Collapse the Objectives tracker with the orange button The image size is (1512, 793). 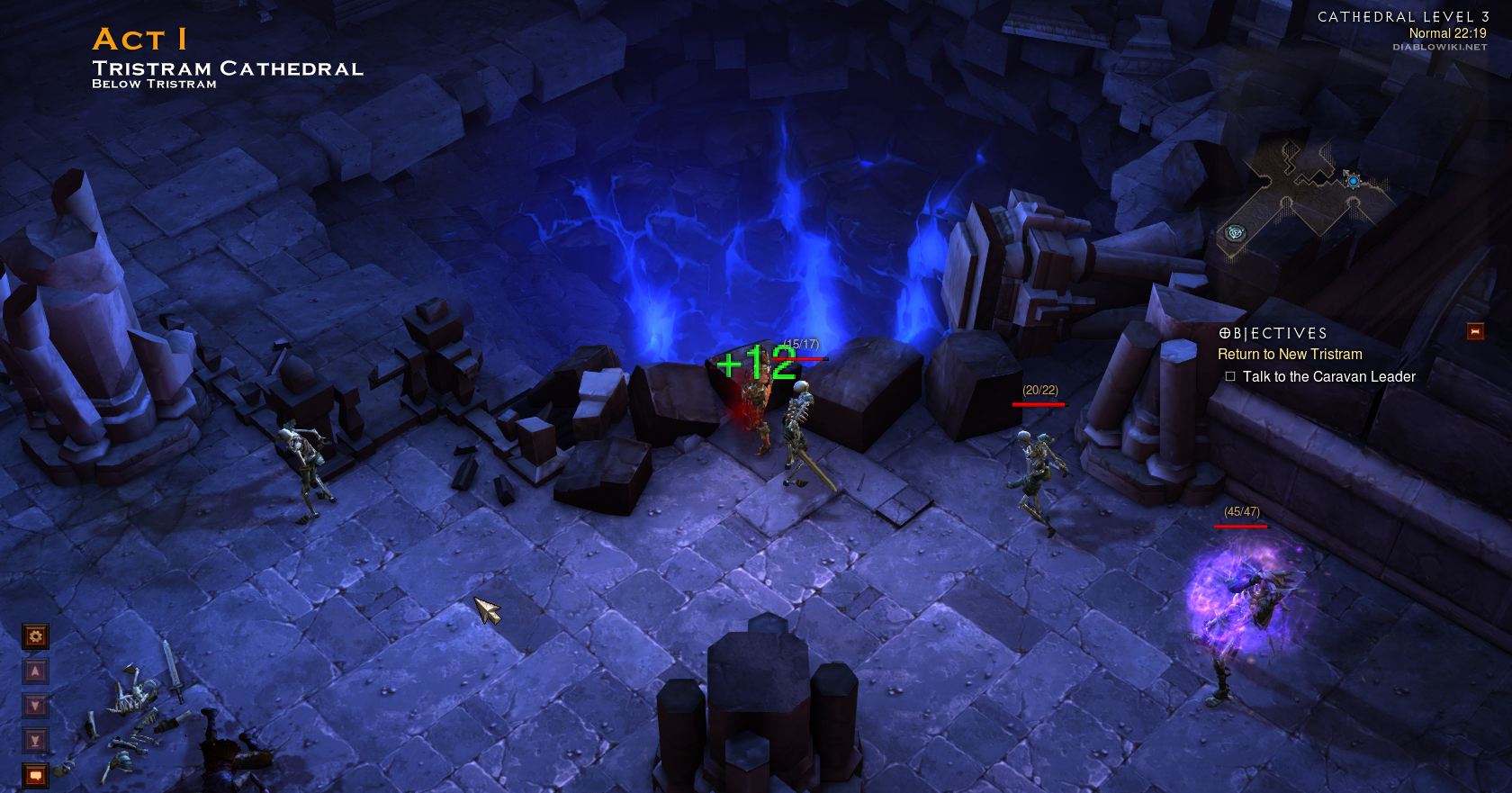(1475, 332)
